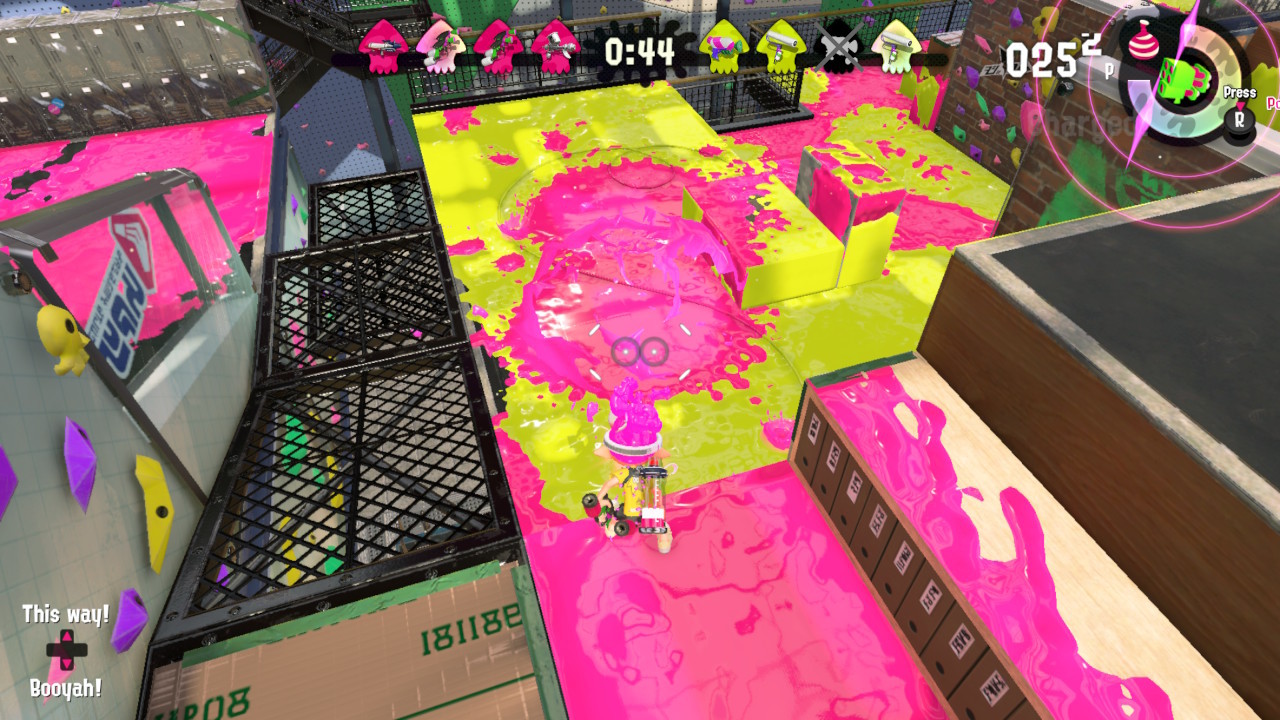Viewport: 1280px width, 720px height.
Task: Toggle the Press R special activation prompt
Action: [1240, 112]
